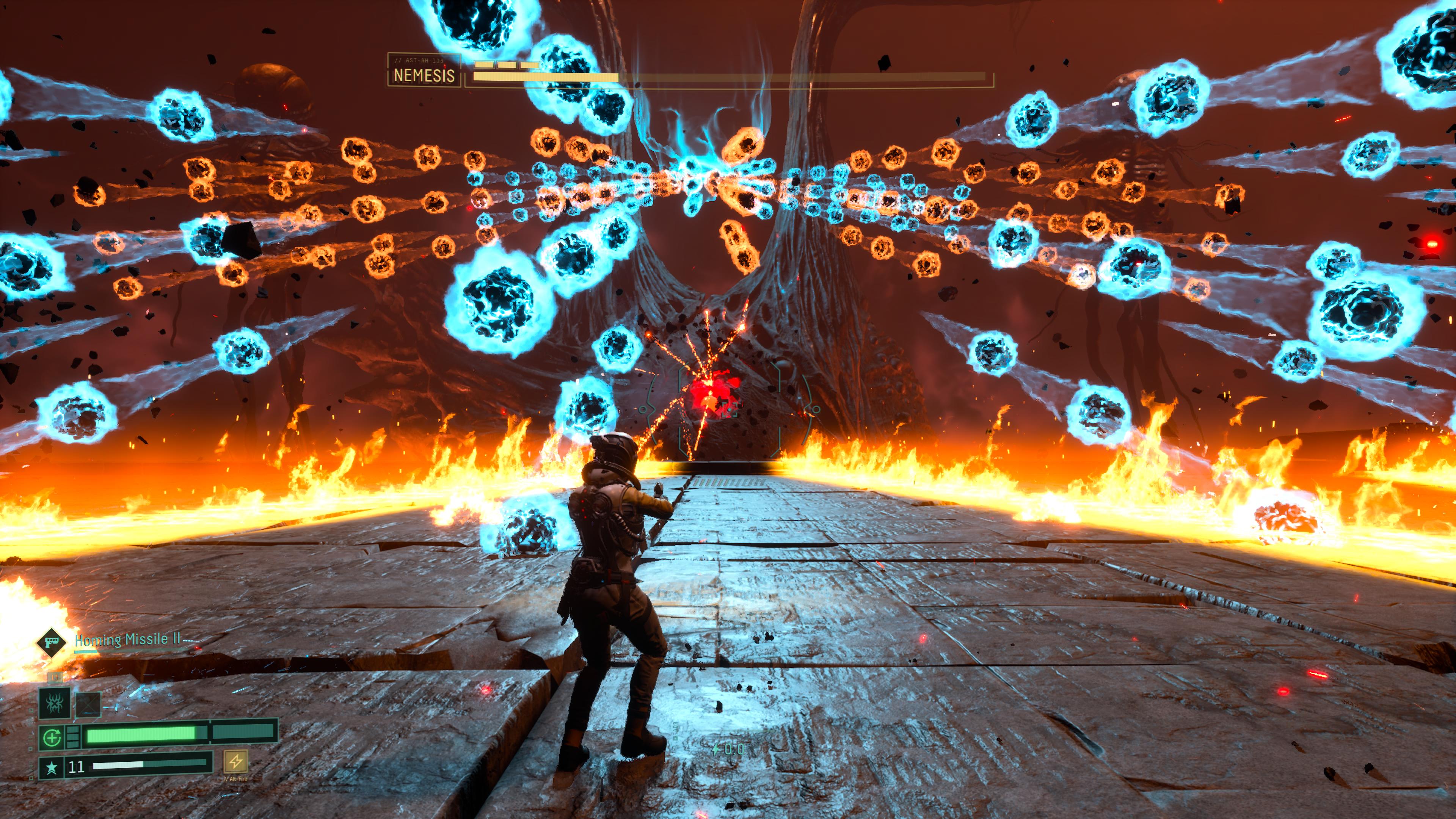This screenshot has width=1456, height=819.
Task: Click the weapon proficiency star icon
Action: click(x=52, y=767)
